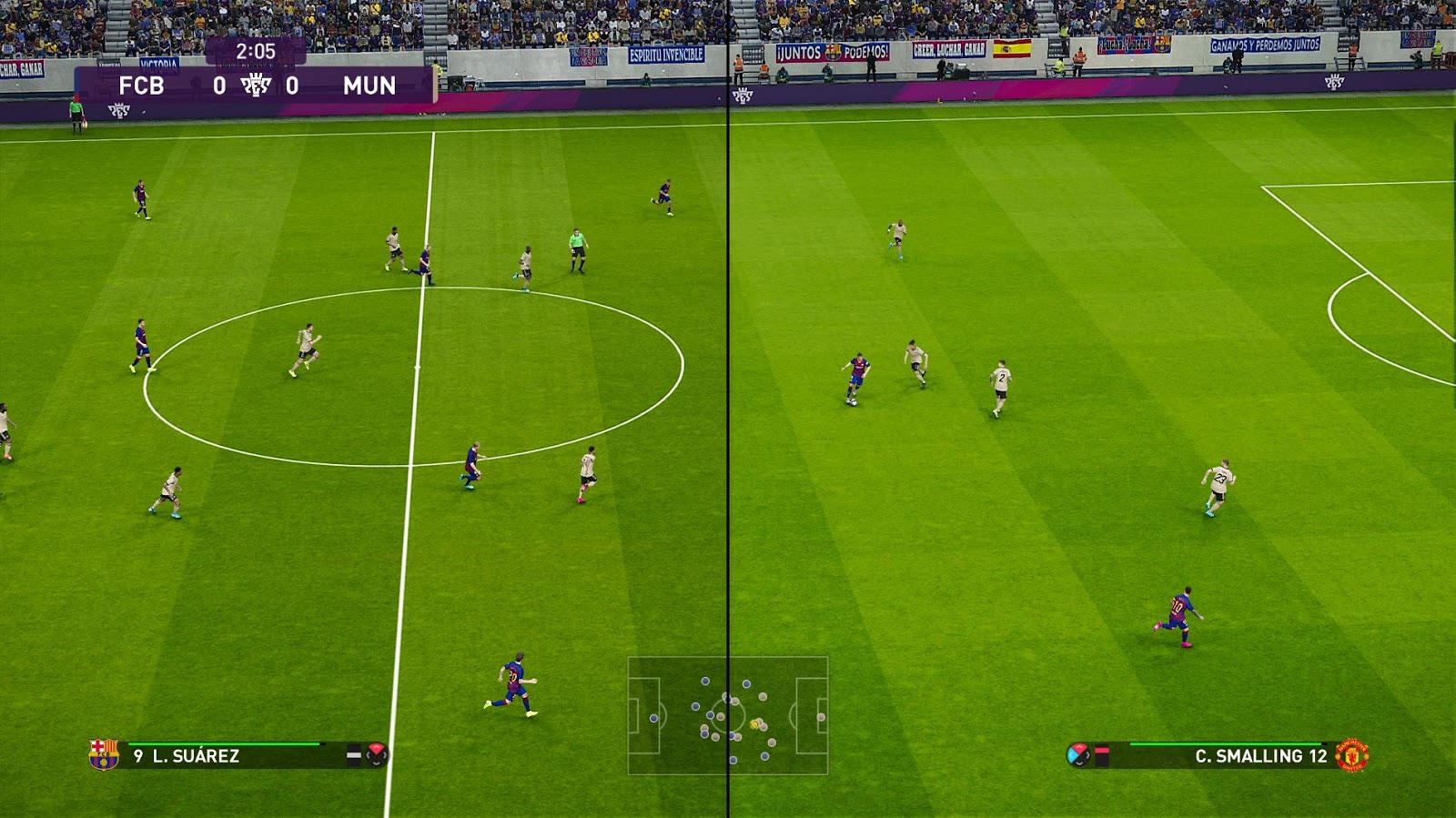This screenshot has width=1456, height=818.
Task: Click the red-and-black gamepad indicator next to Smalling
Action: pos(1102,754)
